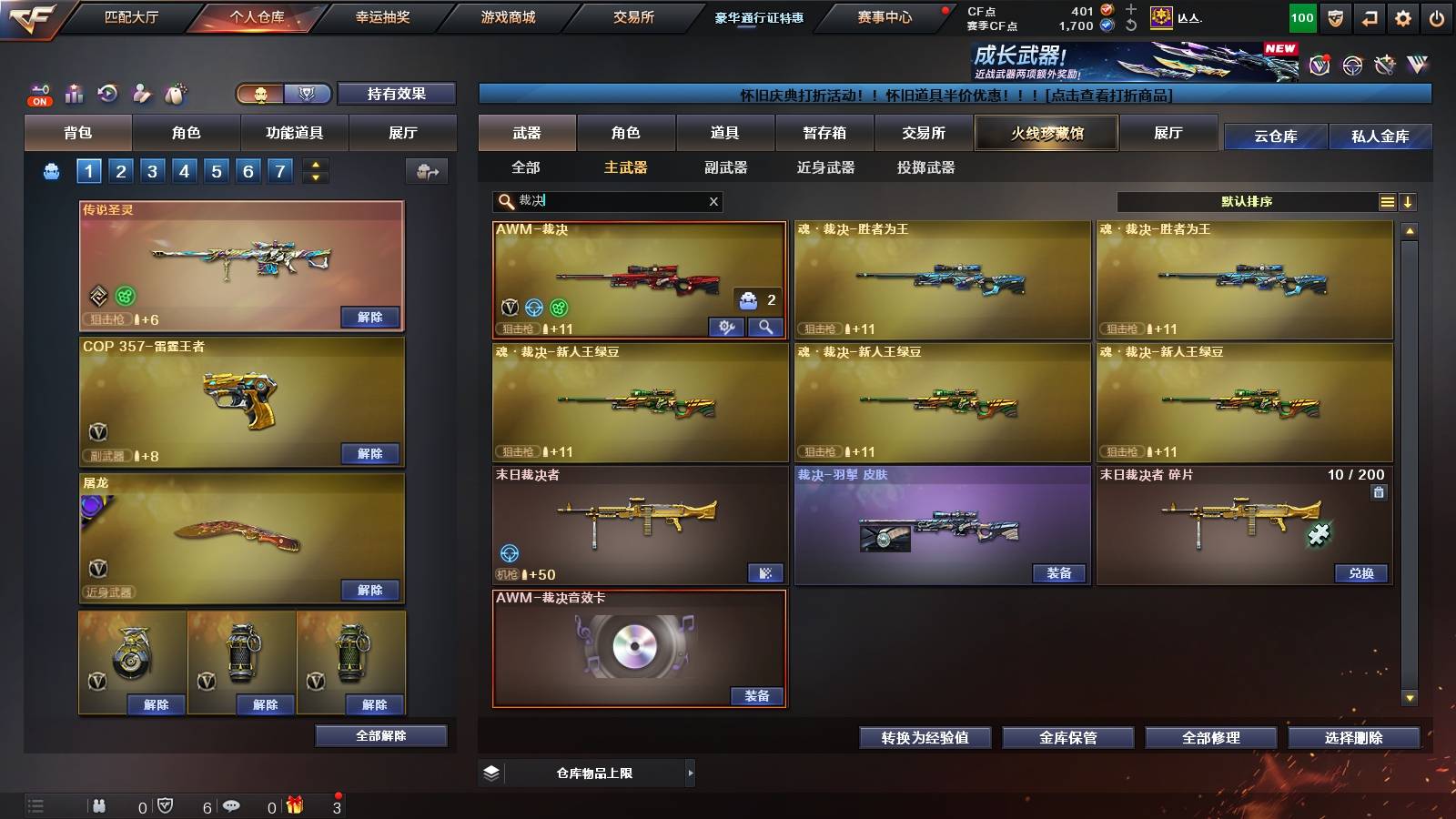Click the power exit icon in top right corner

point(1436,15)
